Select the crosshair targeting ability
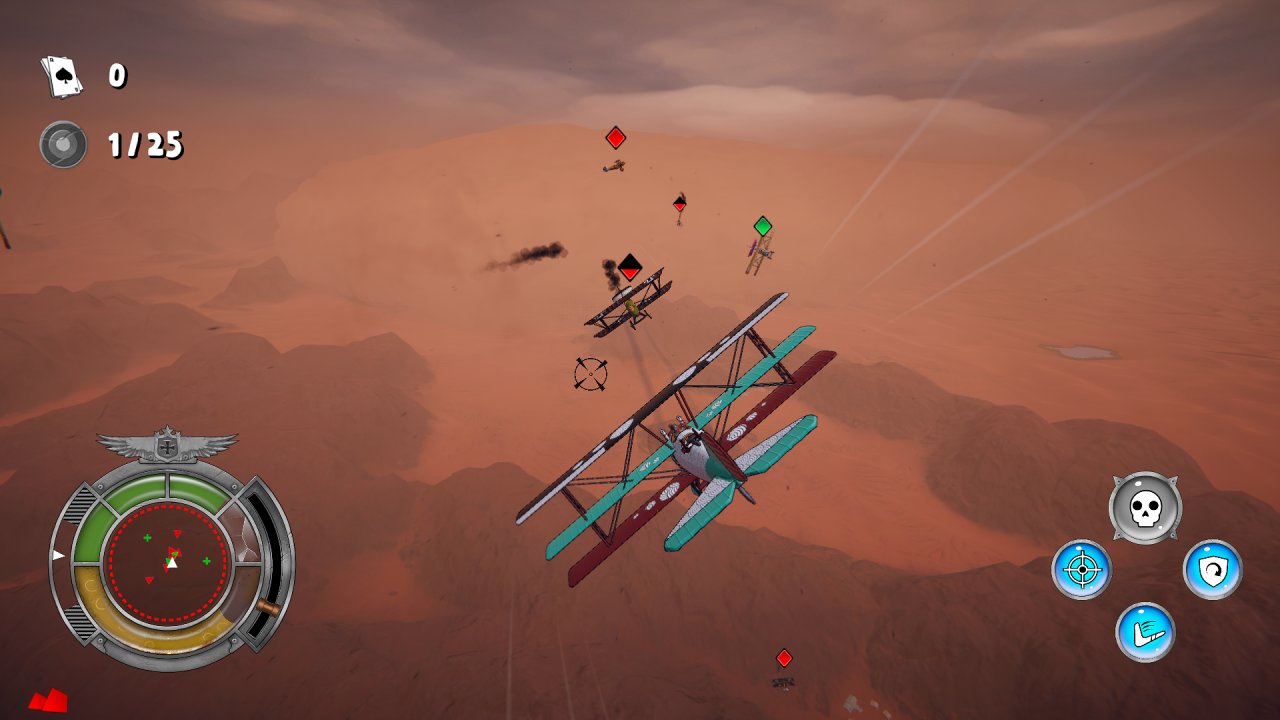Screen dimensions: 1280x720 click(x=1083, y=570)
